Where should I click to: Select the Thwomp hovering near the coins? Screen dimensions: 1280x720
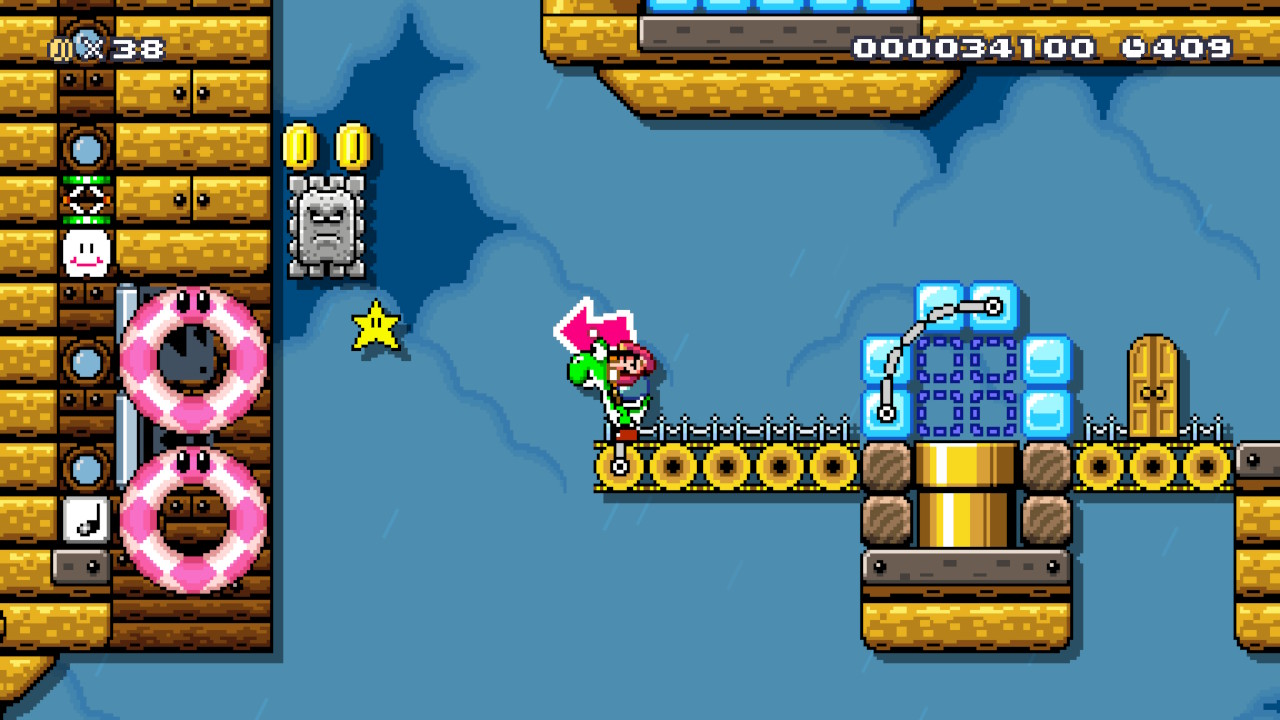327,226
